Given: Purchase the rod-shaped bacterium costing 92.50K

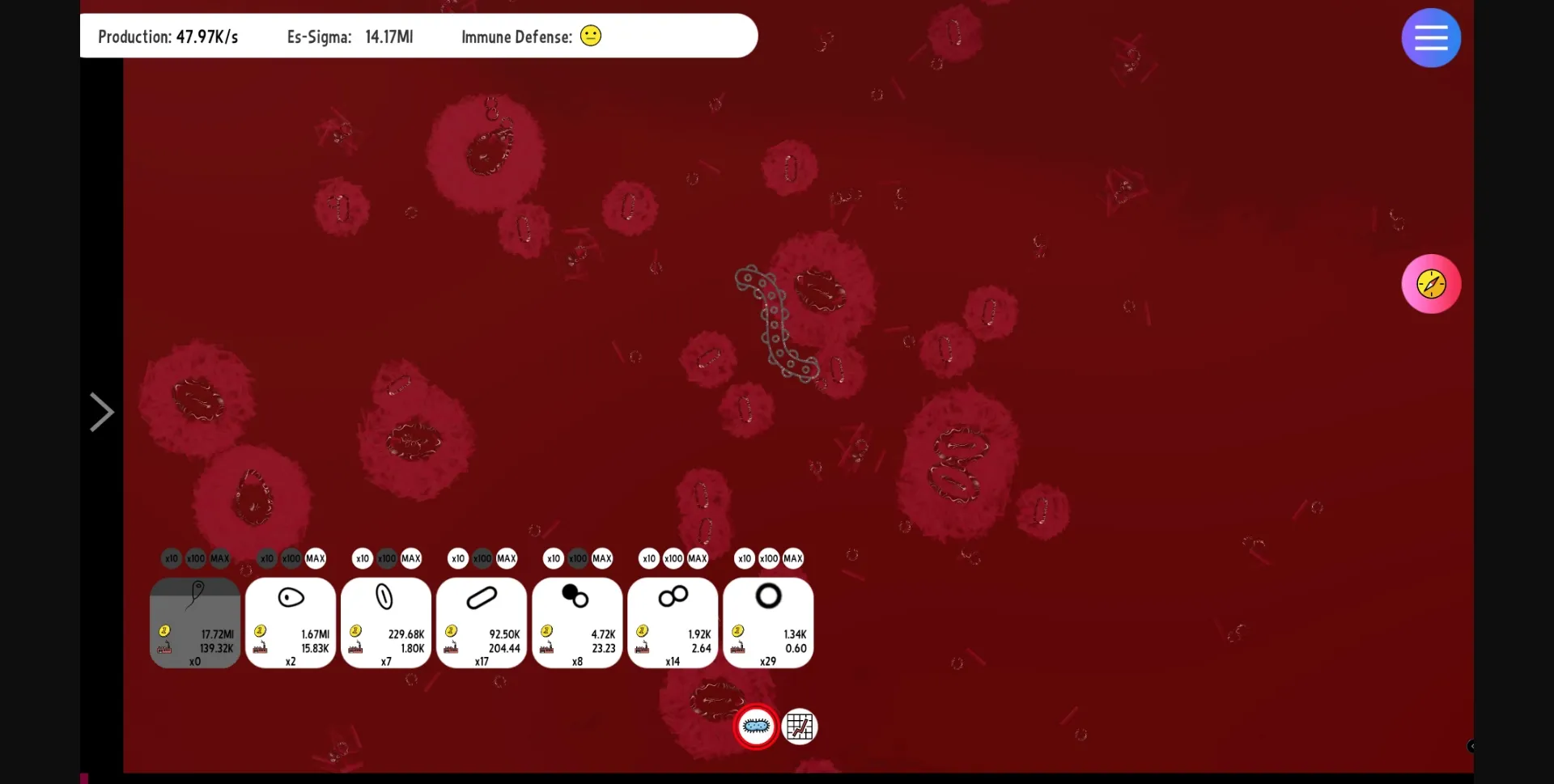Looking at the screenshot, I should [481, 623].
